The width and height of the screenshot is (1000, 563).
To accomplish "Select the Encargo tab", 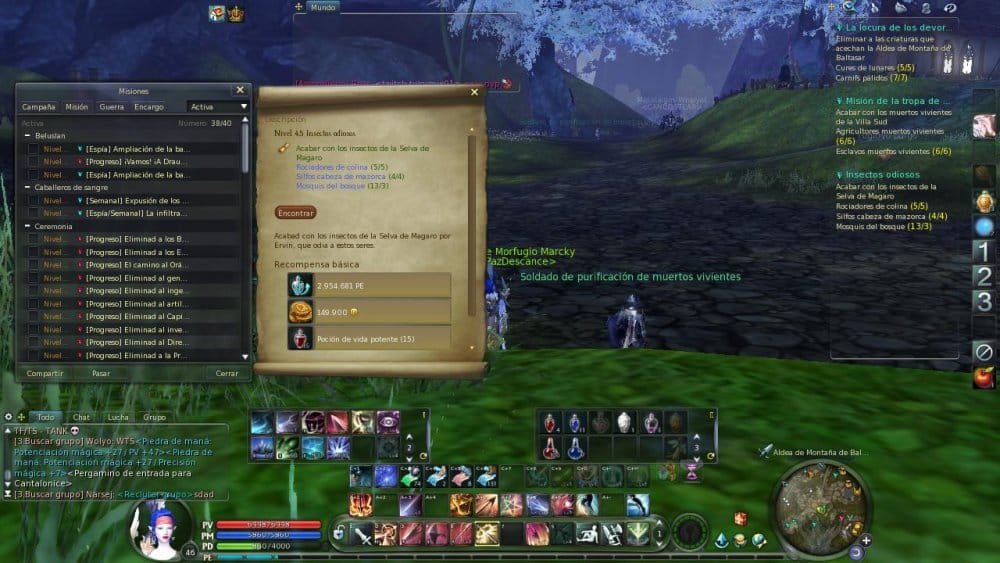I will [x=149, y=106].
